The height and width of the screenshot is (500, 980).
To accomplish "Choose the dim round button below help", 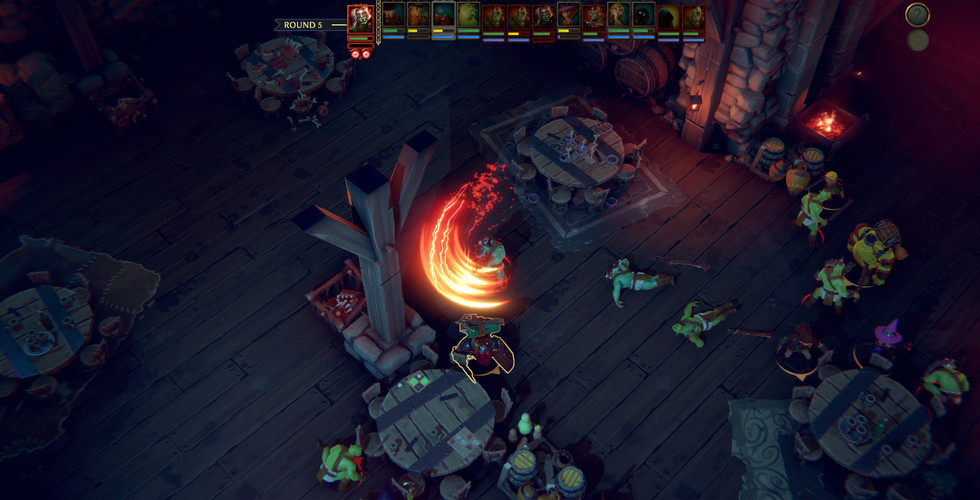I will (917, 41).
